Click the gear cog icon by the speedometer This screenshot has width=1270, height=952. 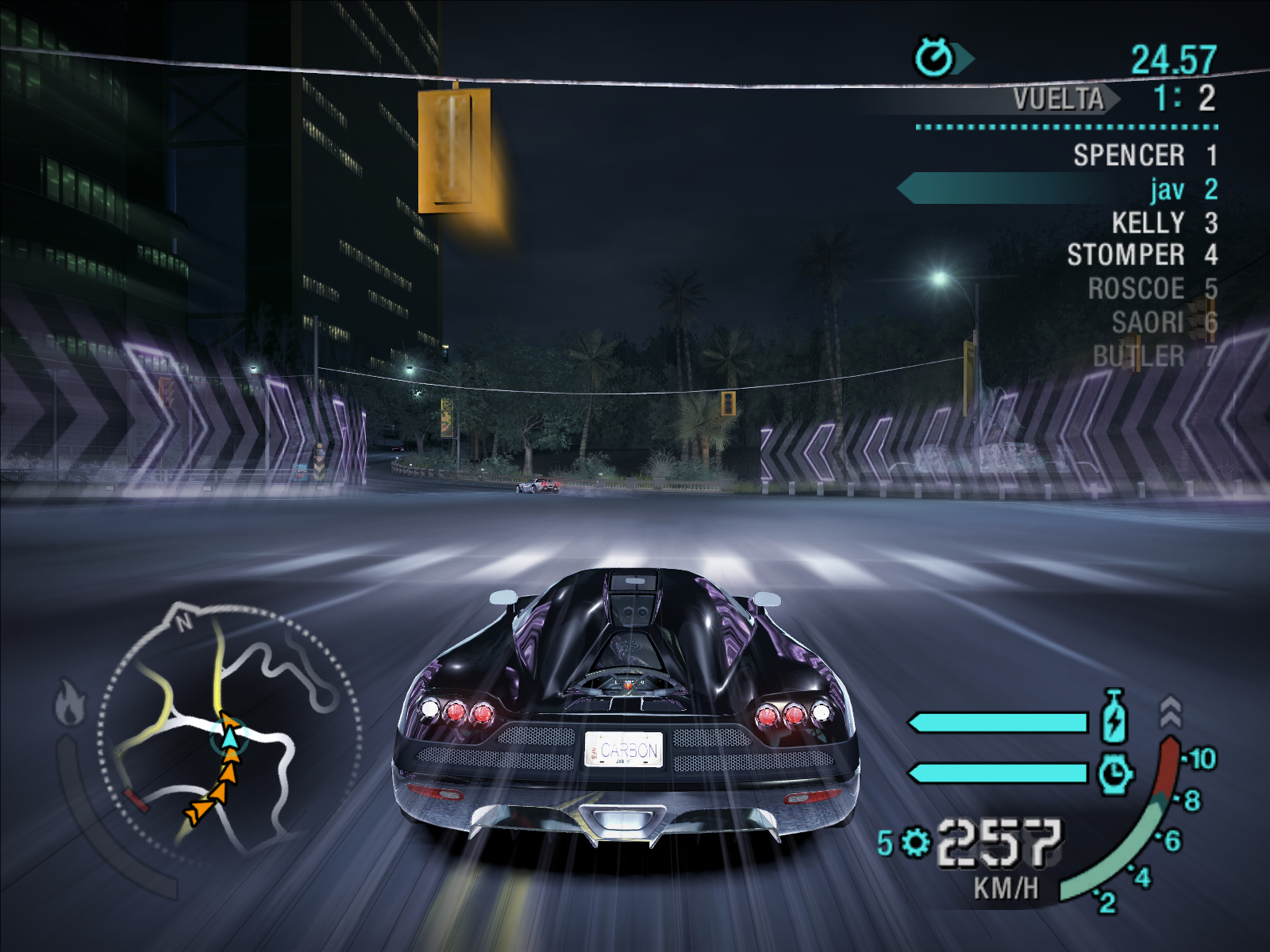pos(915,842)
